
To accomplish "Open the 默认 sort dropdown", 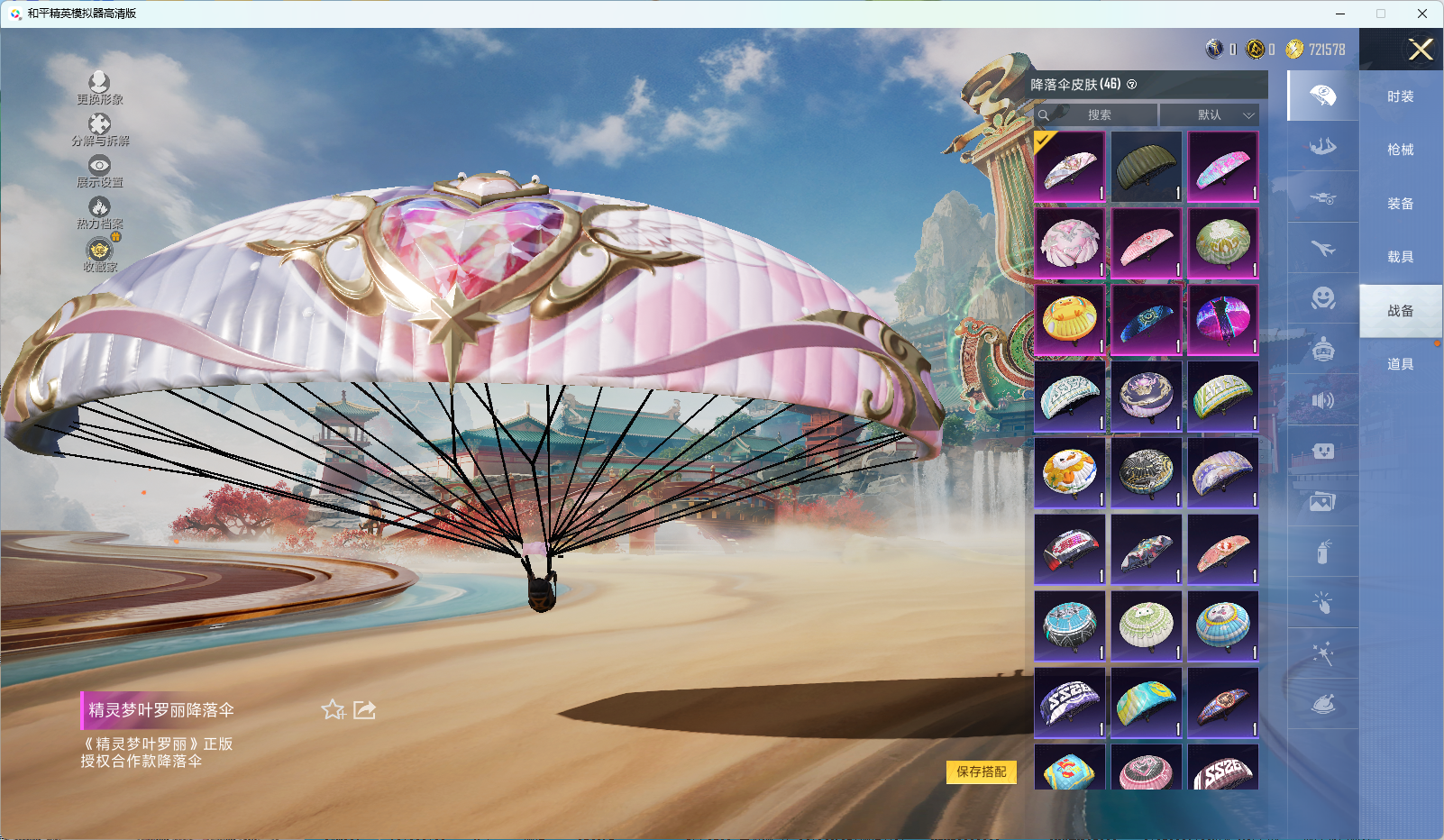I will point(1209,115).
